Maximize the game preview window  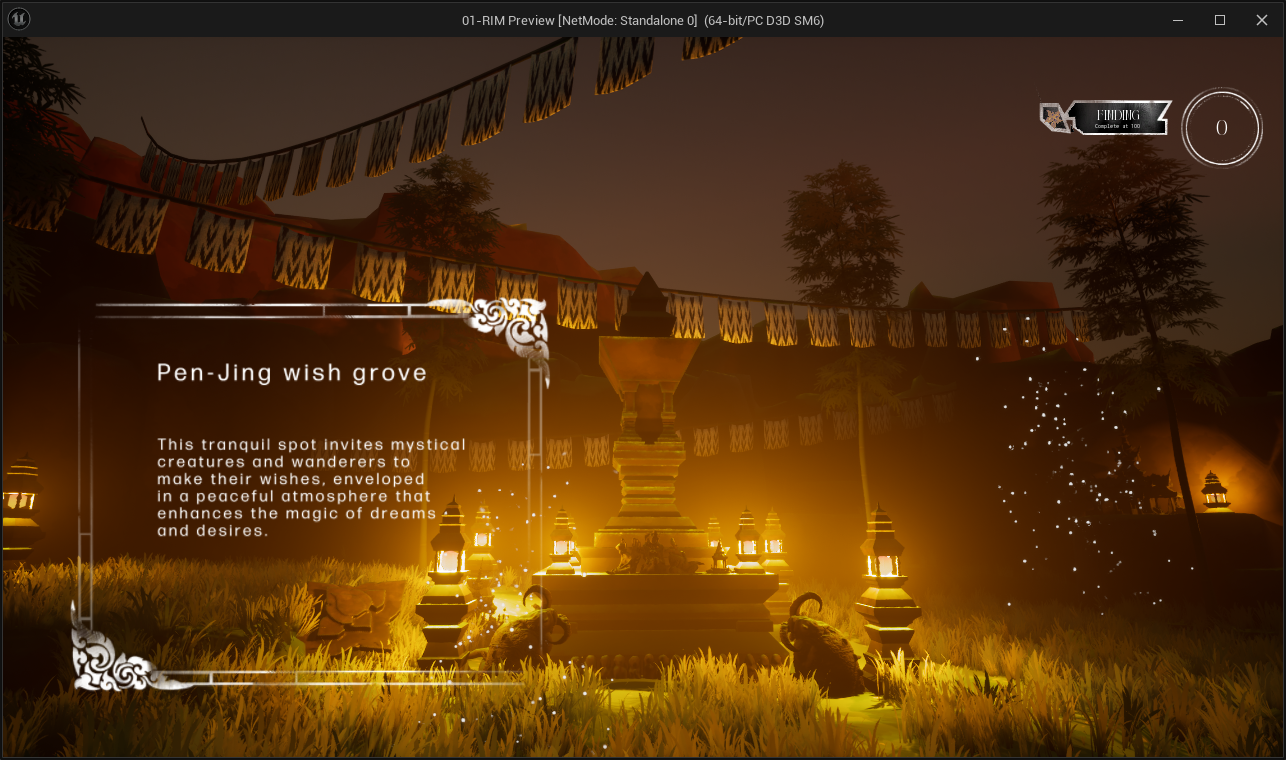tap(1220, 20)
